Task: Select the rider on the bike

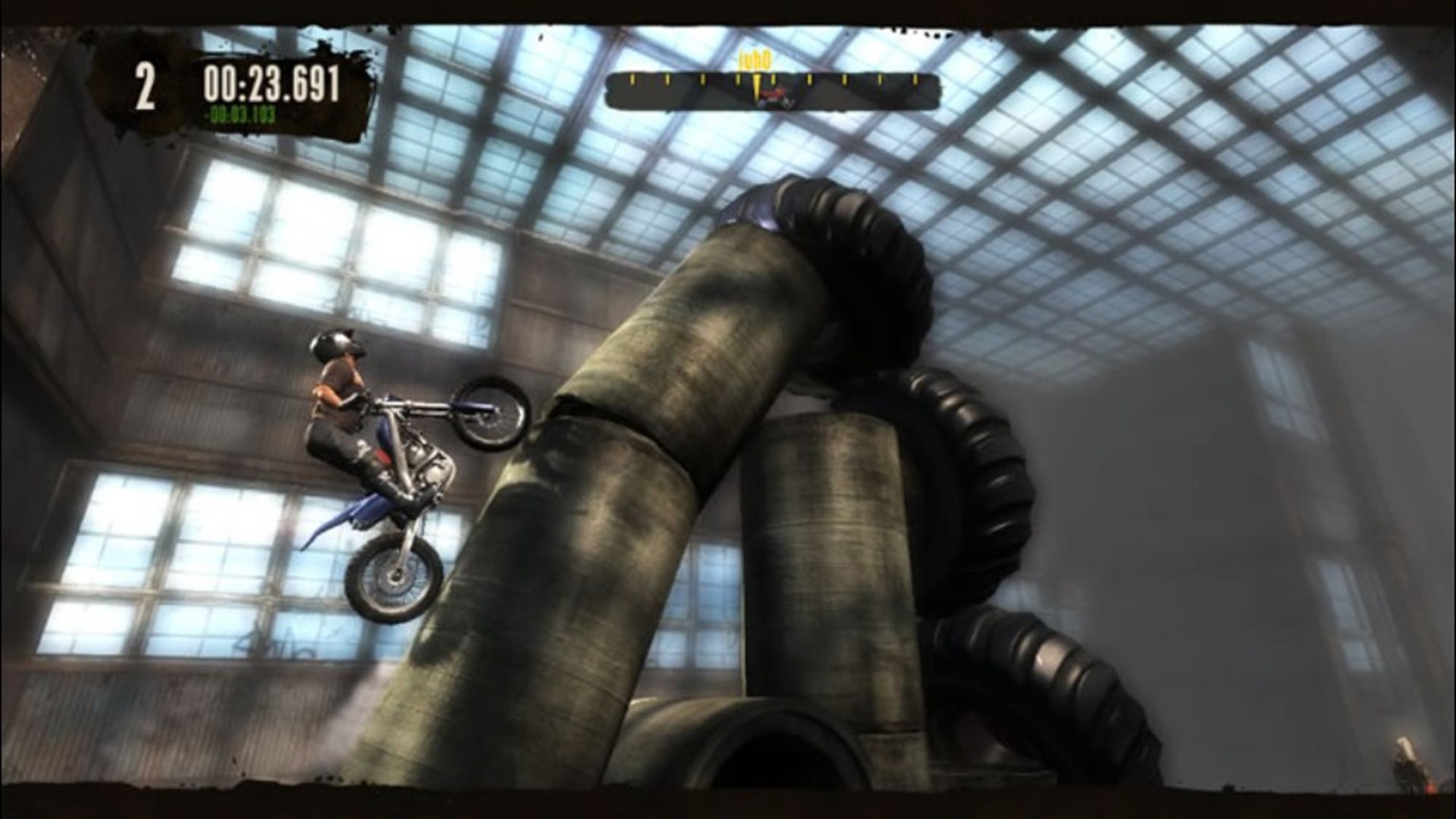Action: pyautogui.click(x=341, y=394)
